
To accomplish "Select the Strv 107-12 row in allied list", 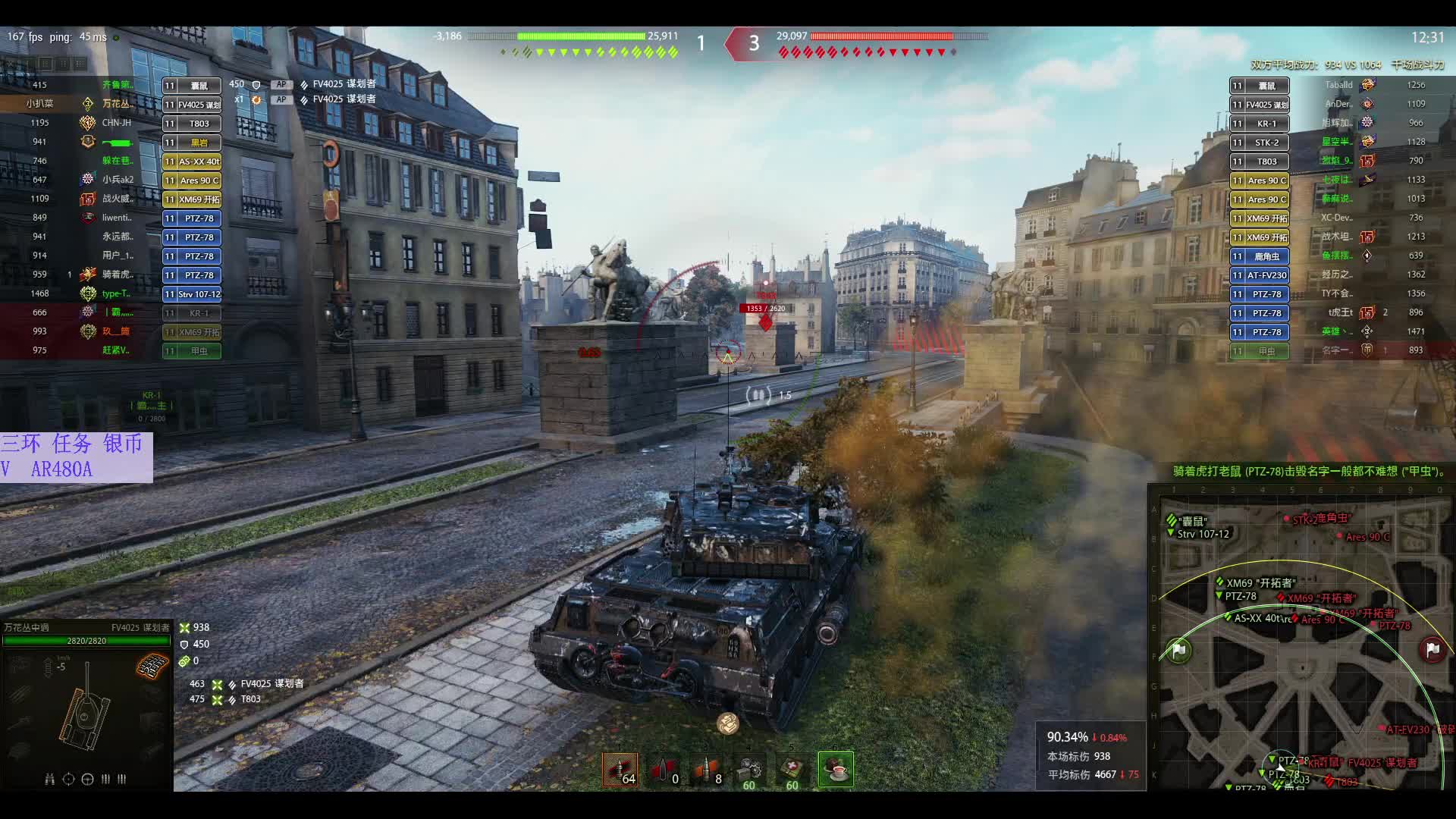I will [x=192, y=294].
